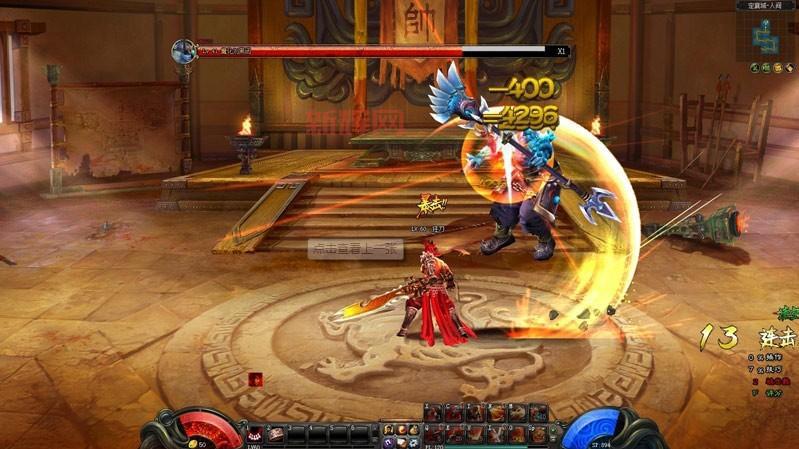Activate the leftmost skill in the upper skill row
Screen dimensions: 799x449
coord(433,412)
